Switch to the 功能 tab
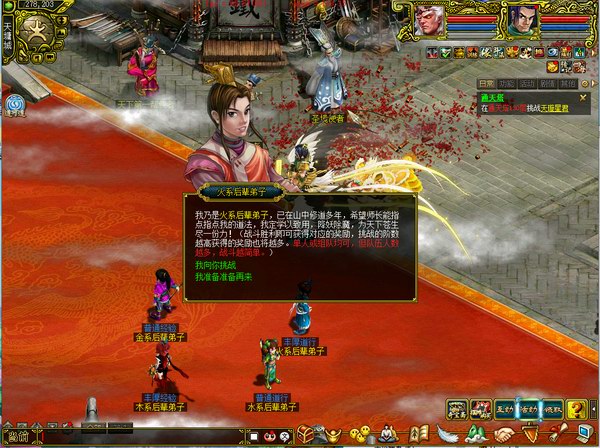The image size is (600, 448). coord(506,84)
